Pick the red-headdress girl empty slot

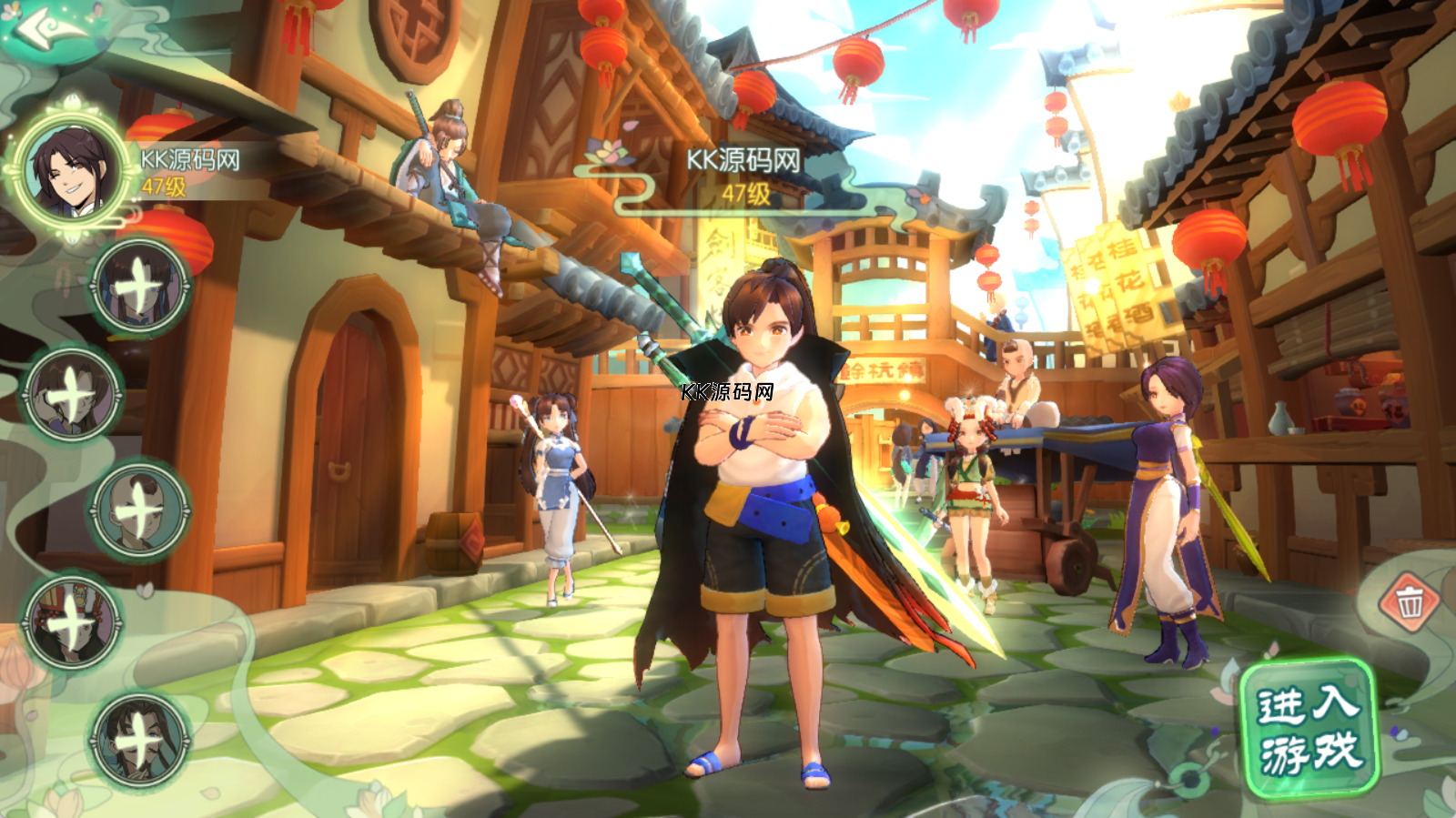pyautogui.click(x=73, y=624)
